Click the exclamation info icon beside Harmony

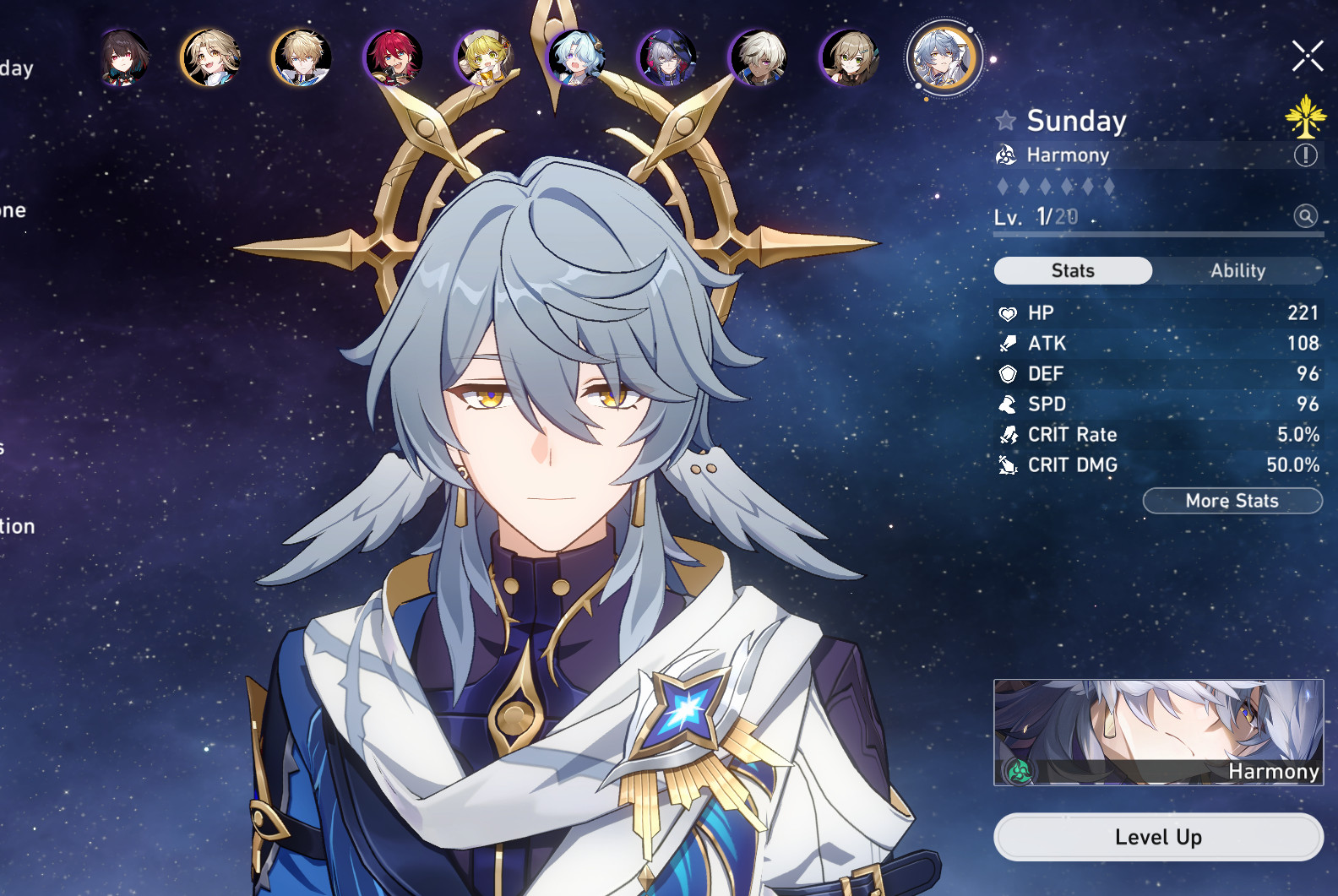[1305, 155]
